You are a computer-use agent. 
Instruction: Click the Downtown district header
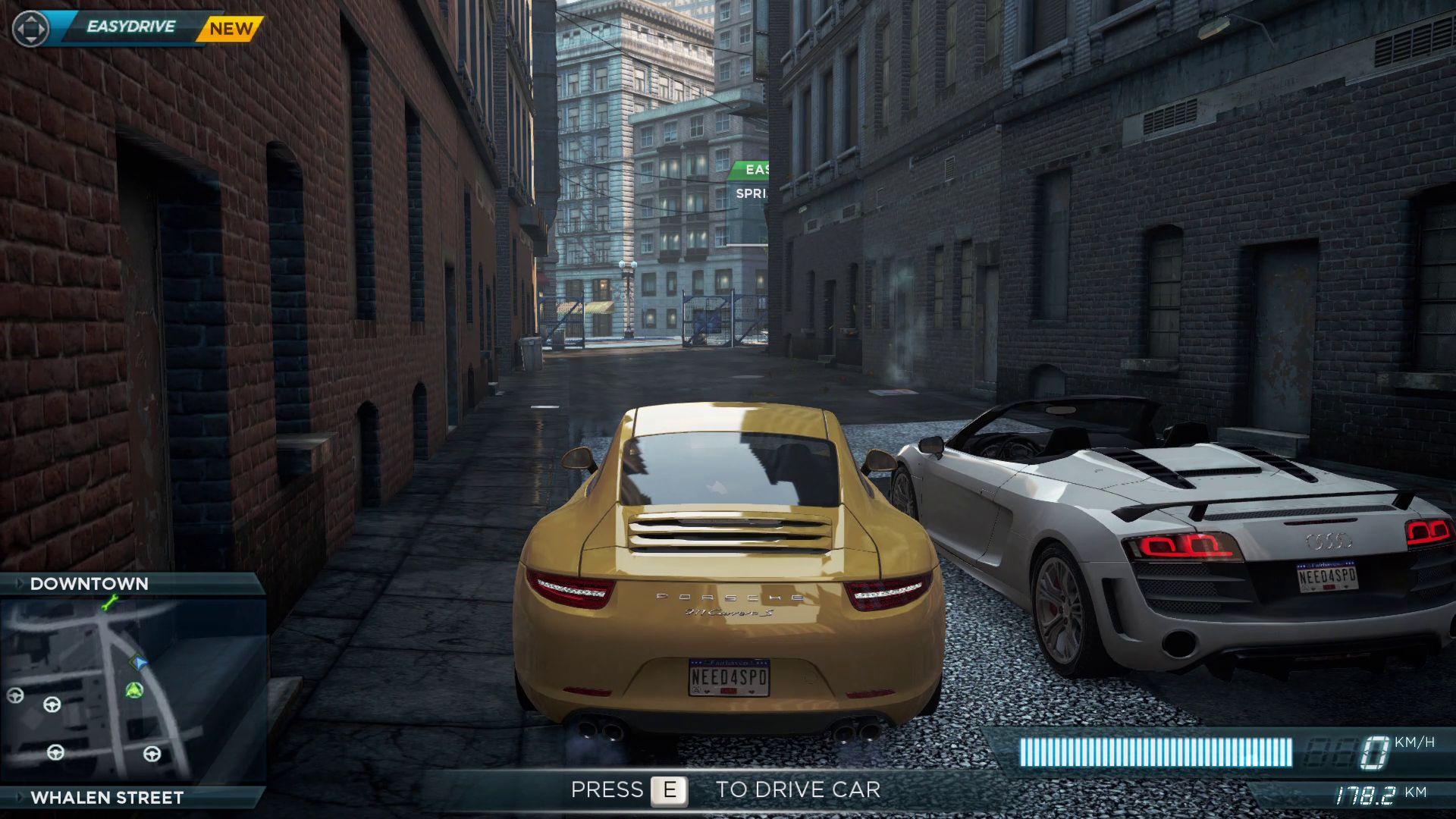89,584
